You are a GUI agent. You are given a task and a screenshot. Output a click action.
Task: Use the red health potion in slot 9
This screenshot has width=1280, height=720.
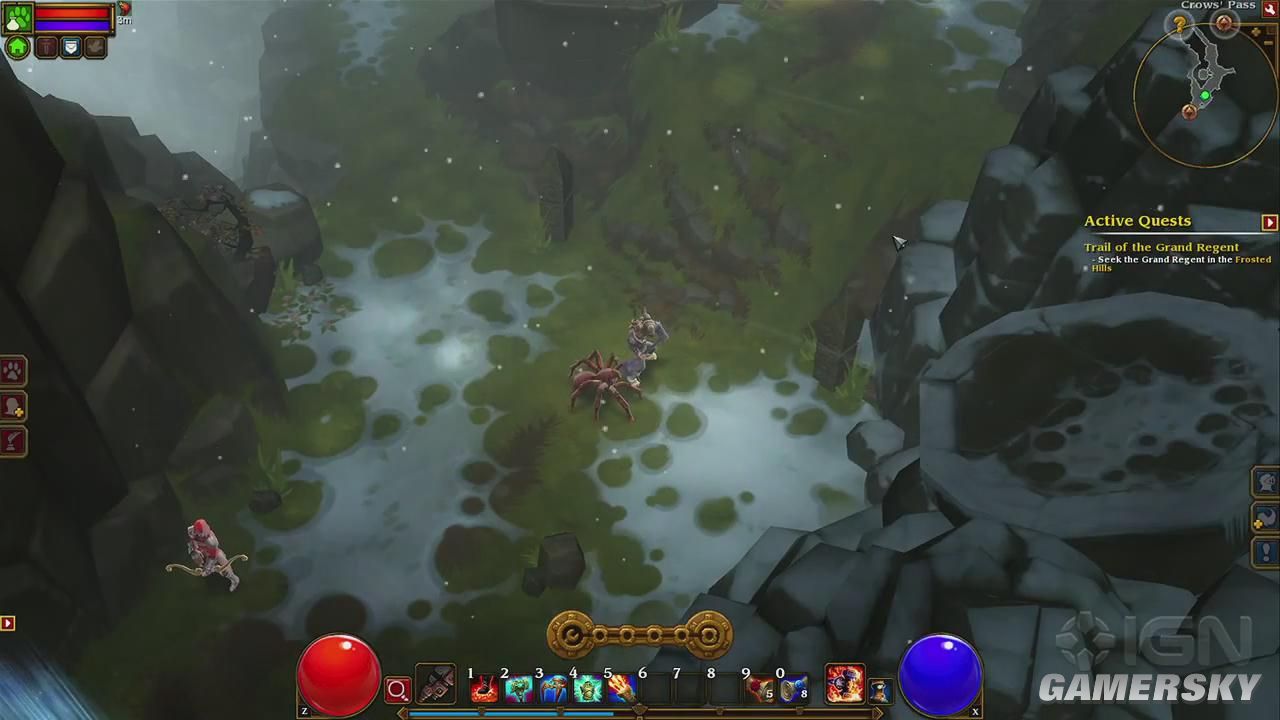[x=761, y=688]
